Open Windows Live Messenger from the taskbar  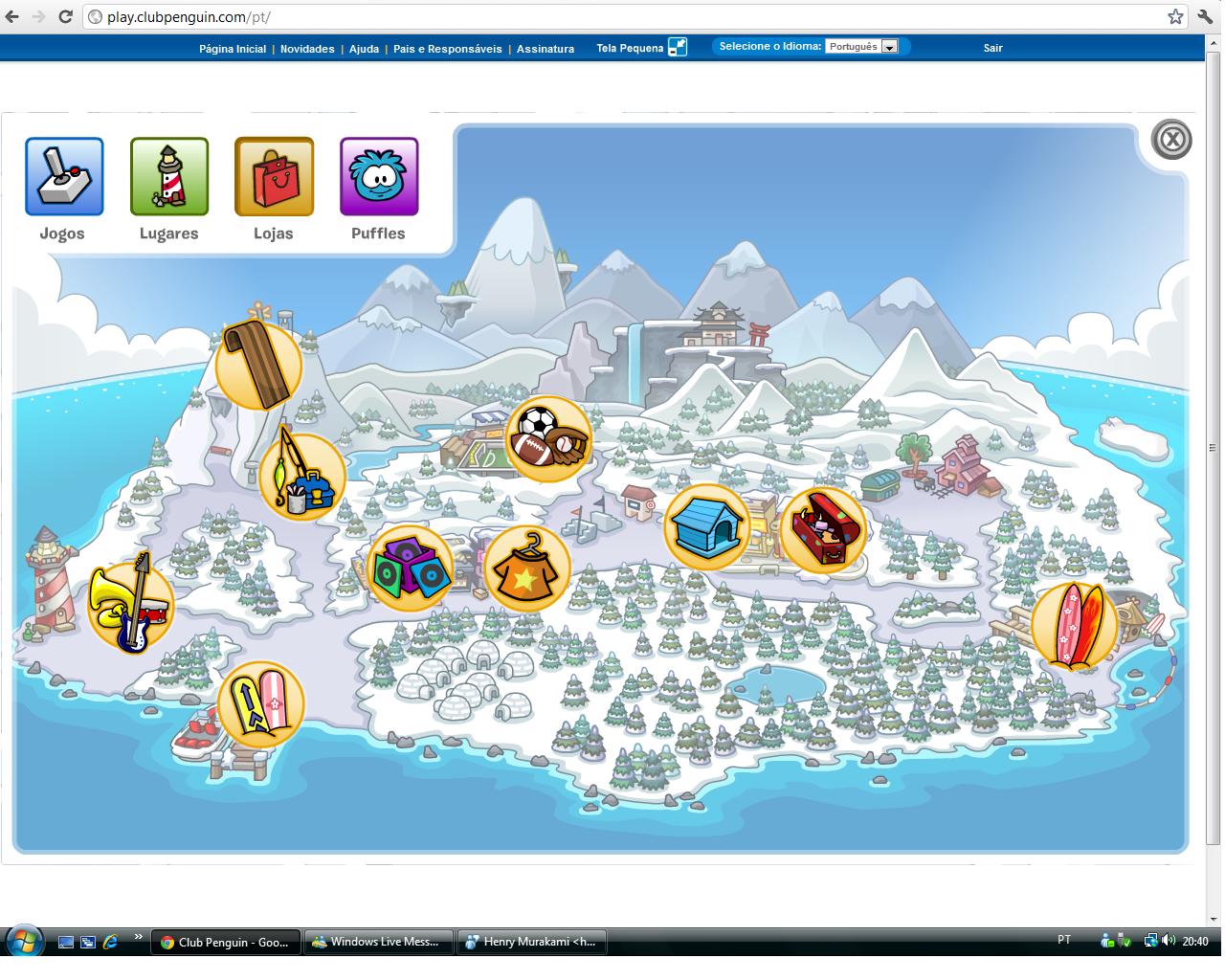(x=378, y=942)
